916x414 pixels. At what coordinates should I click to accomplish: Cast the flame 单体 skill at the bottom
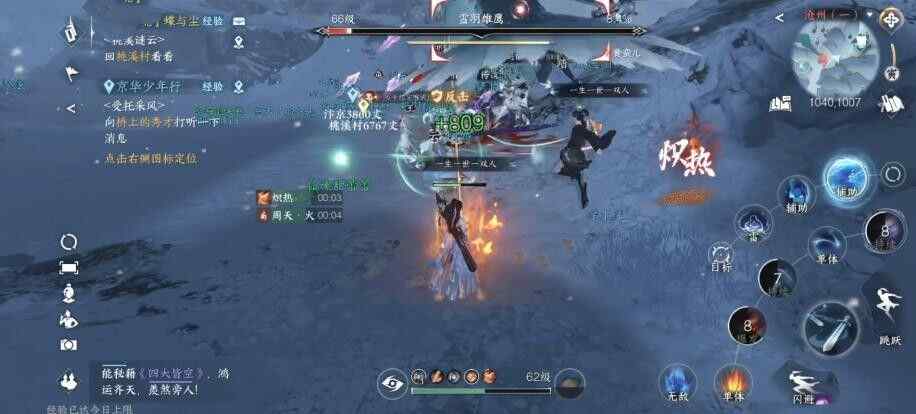(733, 381)
